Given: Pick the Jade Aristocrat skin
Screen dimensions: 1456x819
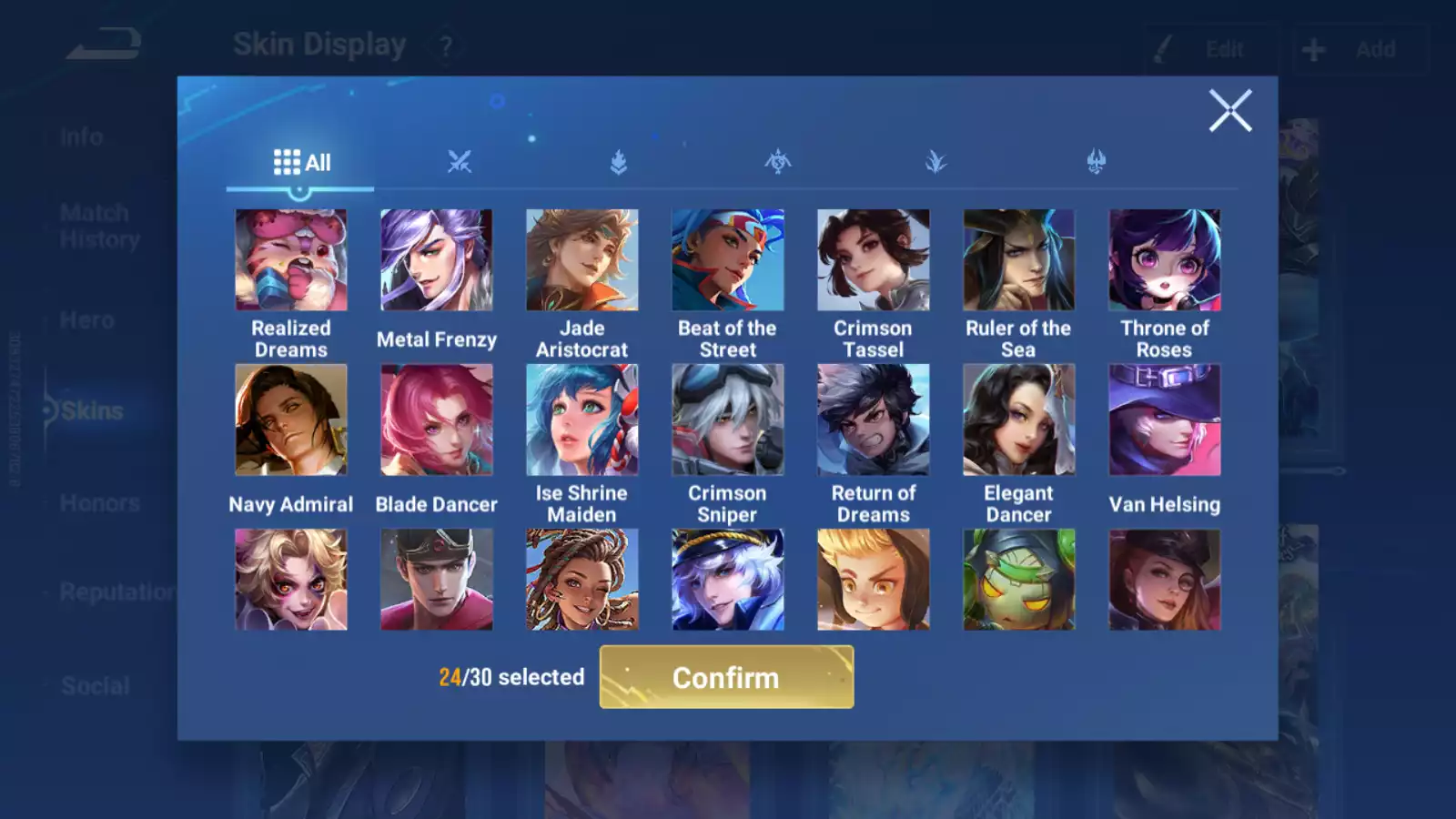Looking at the screenshot, I should 582,260.
